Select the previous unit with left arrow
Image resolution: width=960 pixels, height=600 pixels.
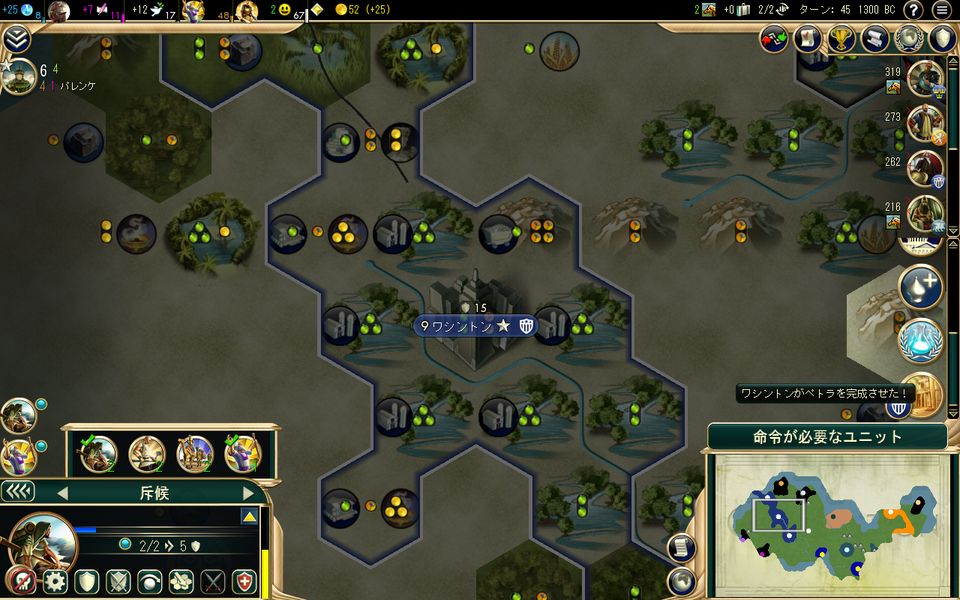point(62,493)
